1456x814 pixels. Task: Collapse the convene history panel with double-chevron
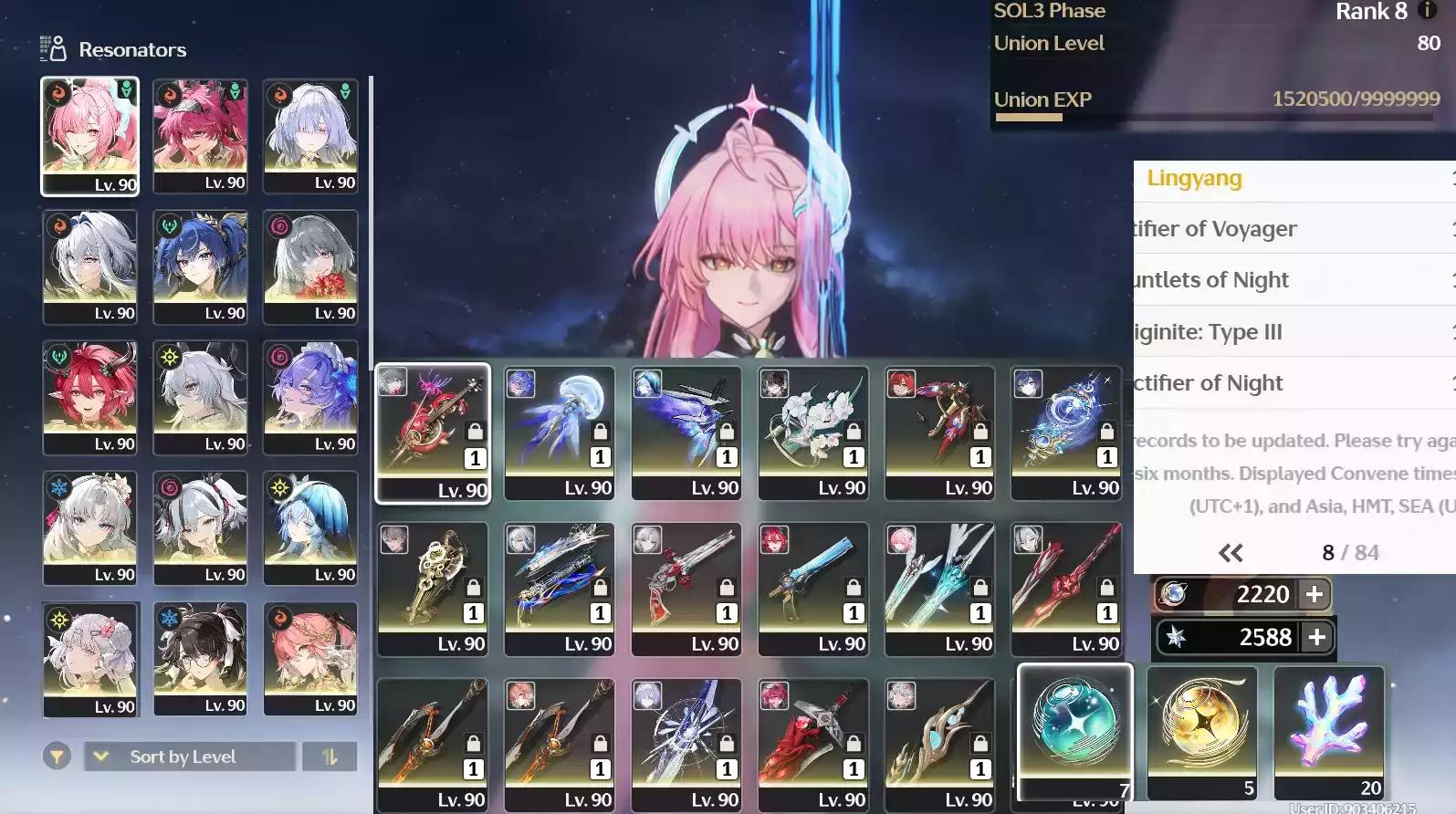(1230, 552)
